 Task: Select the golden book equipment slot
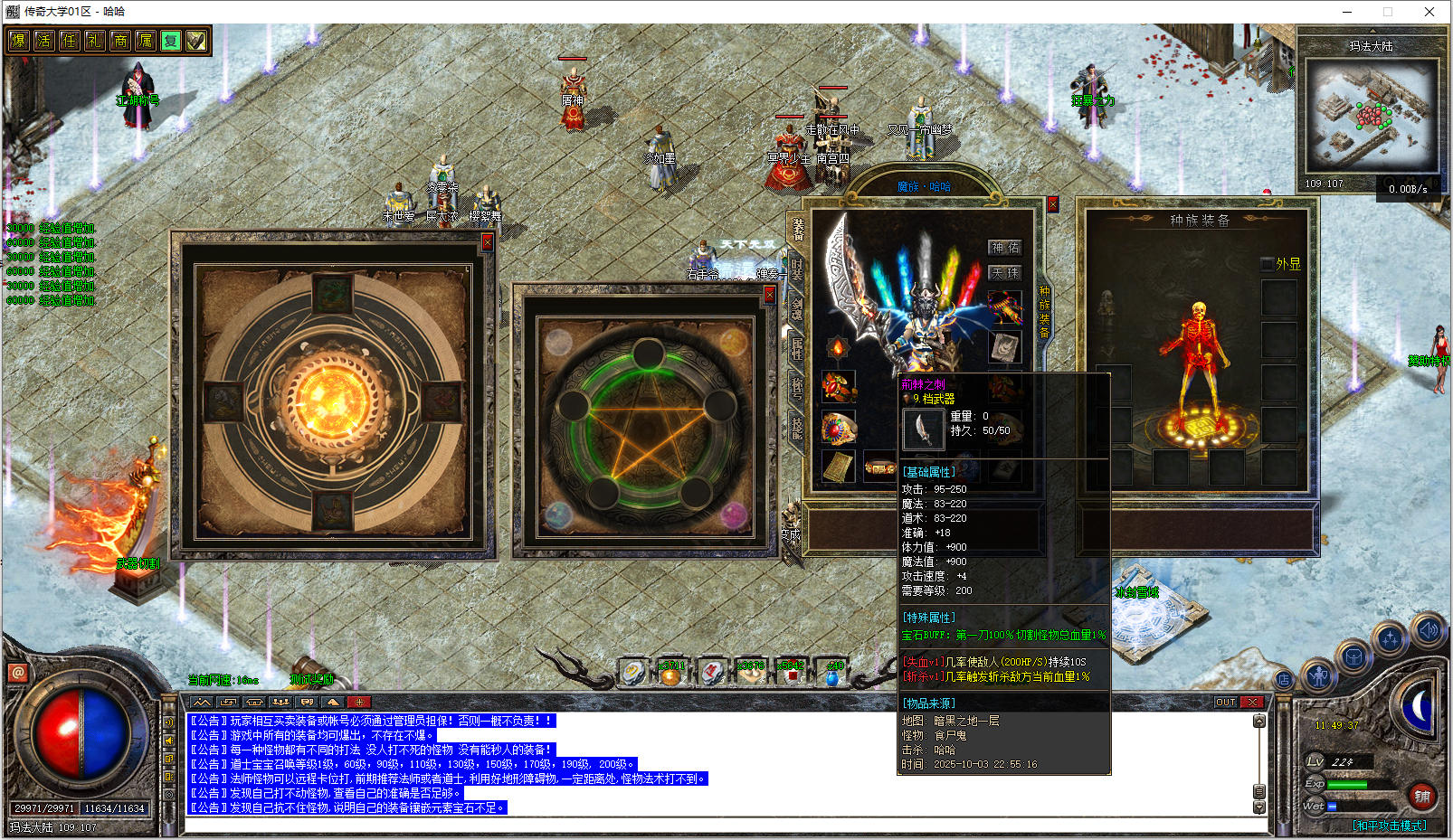(x=839, y=467)
